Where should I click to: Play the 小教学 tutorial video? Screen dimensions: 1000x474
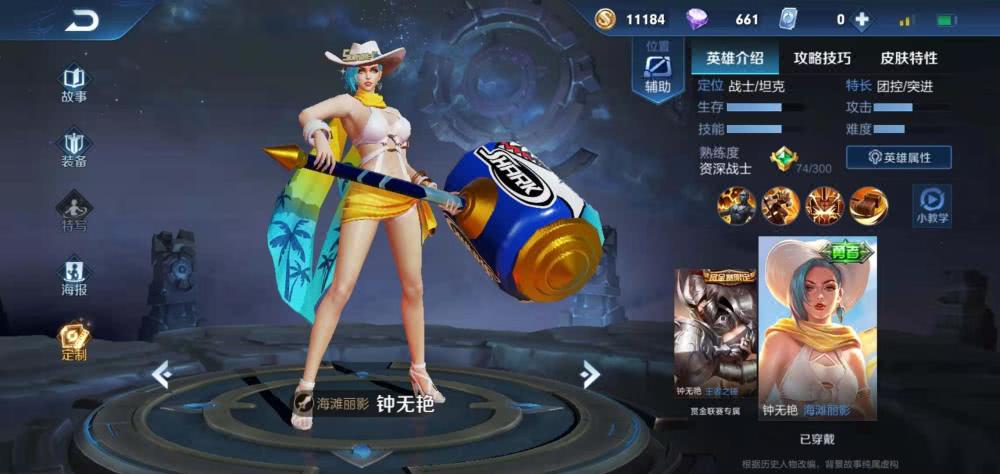(932, 205)
